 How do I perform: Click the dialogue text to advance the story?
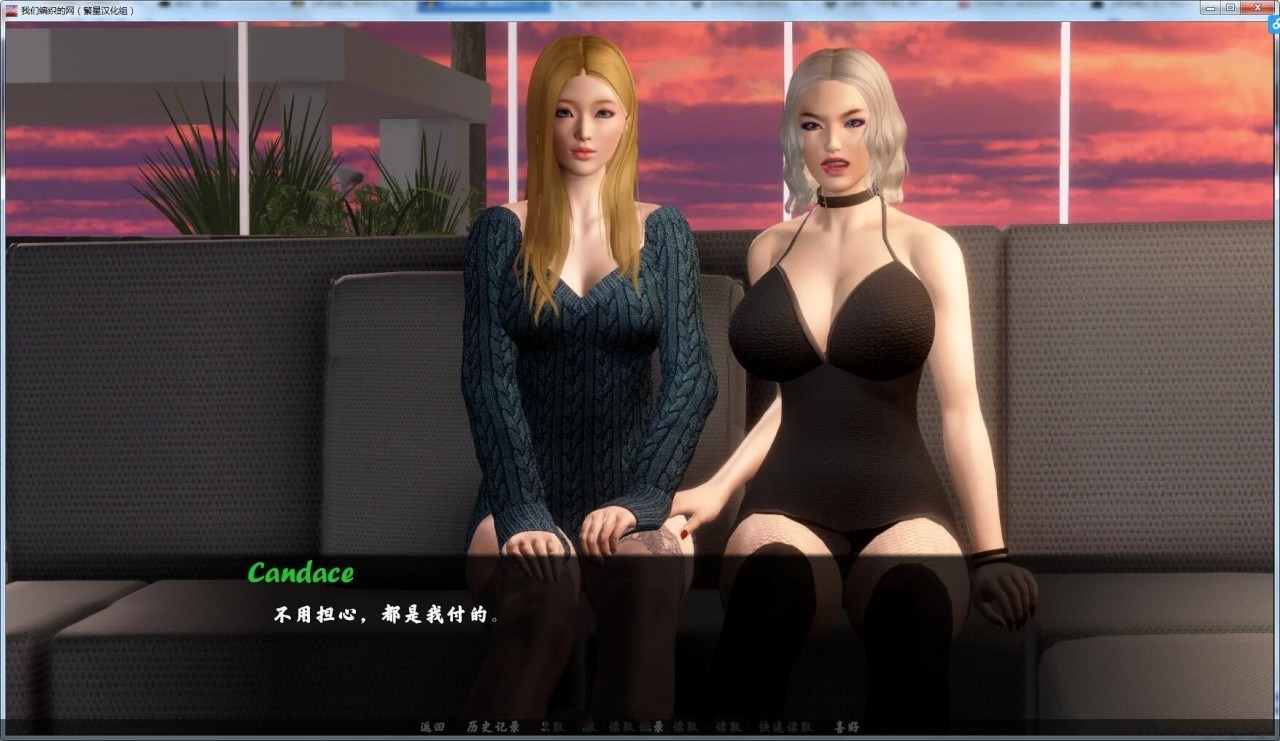coord(385,615)
